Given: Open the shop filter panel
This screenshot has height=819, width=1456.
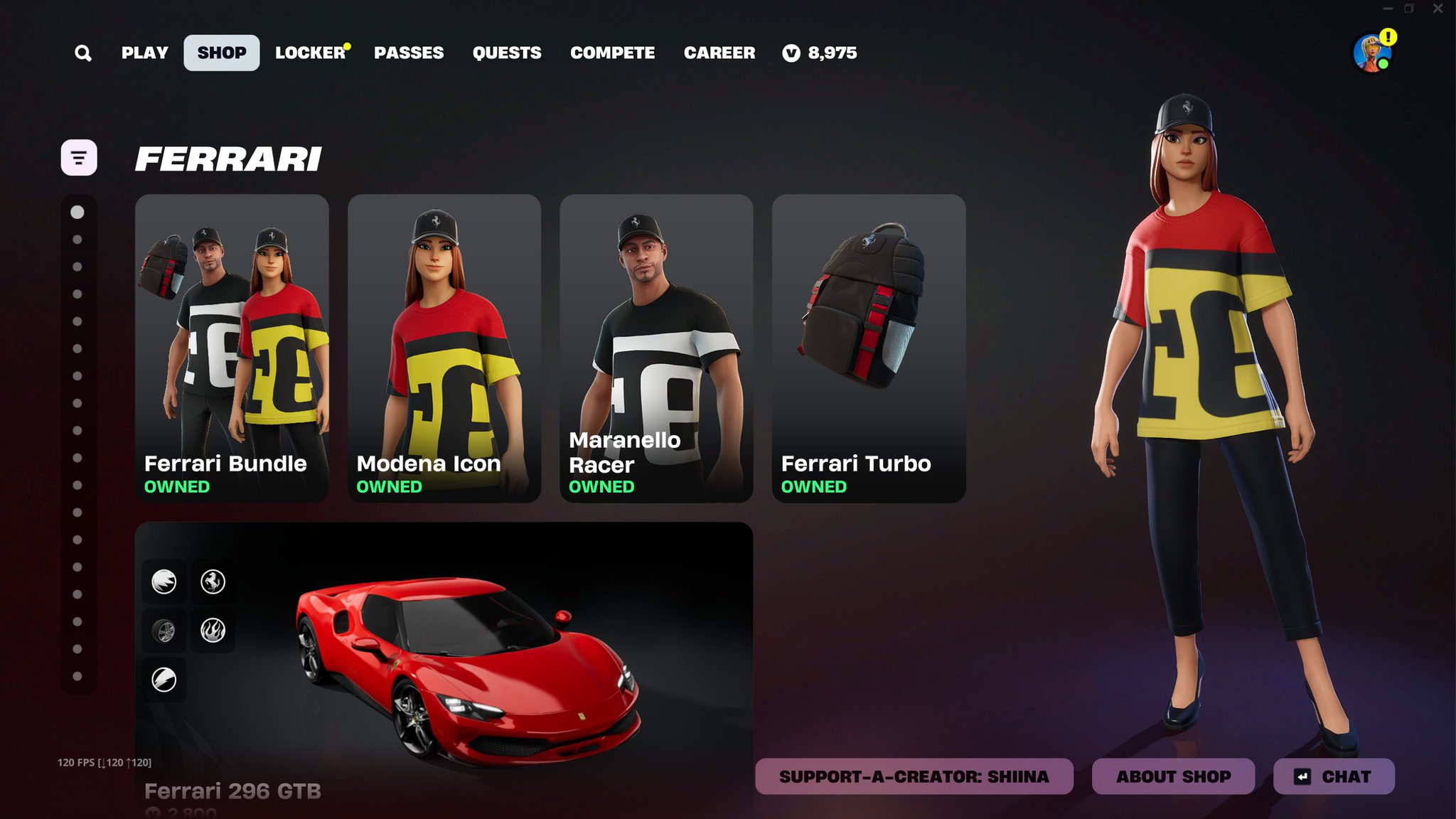Looking at the screenshot, I should [79, 158].
